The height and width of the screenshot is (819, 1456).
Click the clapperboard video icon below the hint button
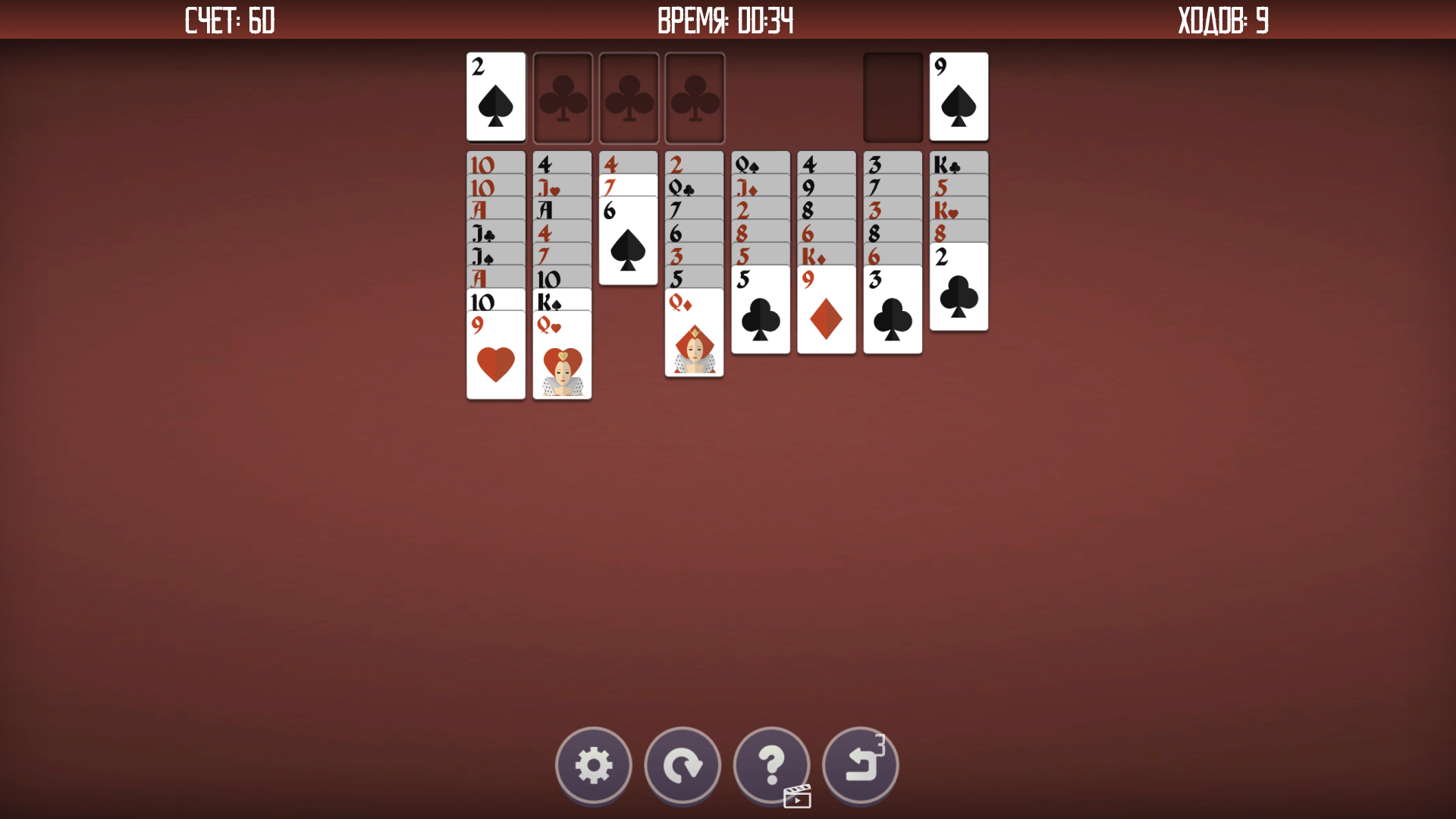(796, 797)
